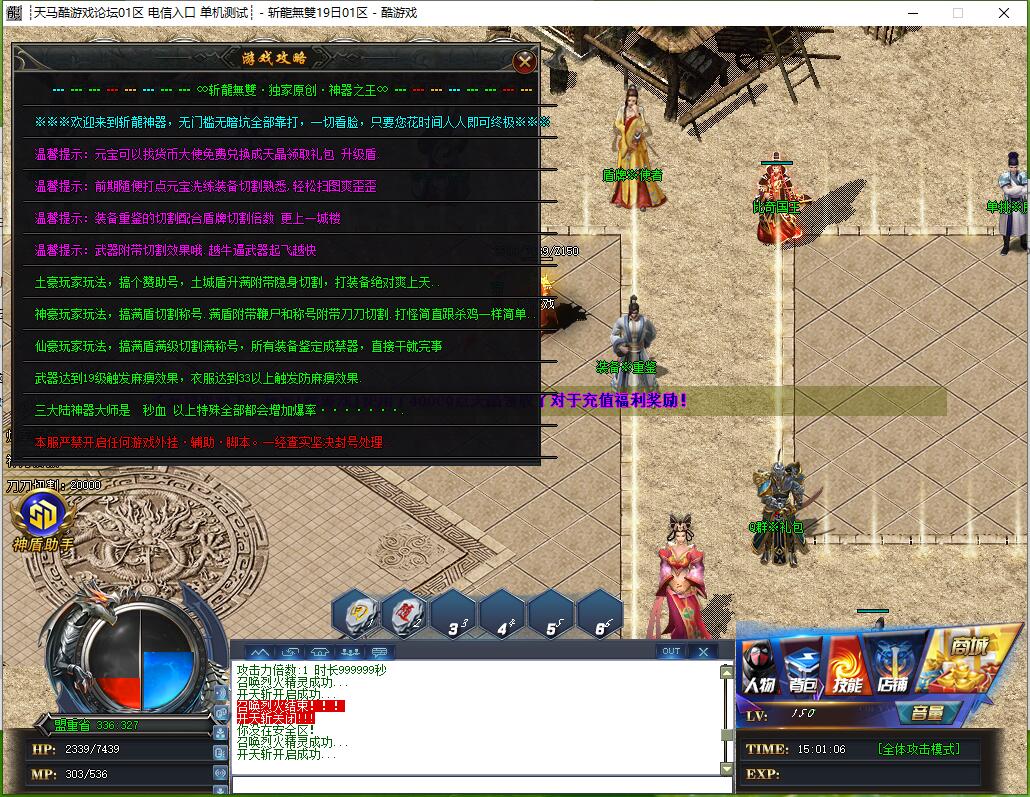Click the OUT button above chat
This screenshot has width=1030, height=797.
pos(671,651)
